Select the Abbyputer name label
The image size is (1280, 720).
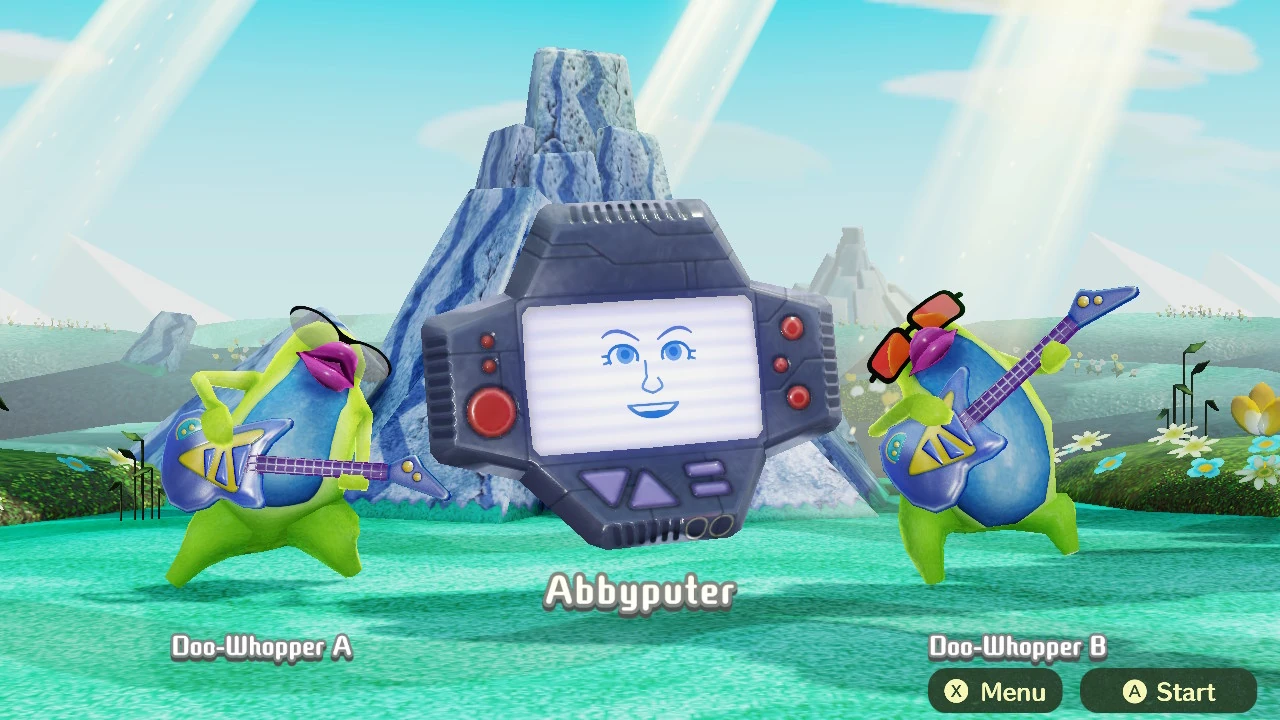click(640, 592)
